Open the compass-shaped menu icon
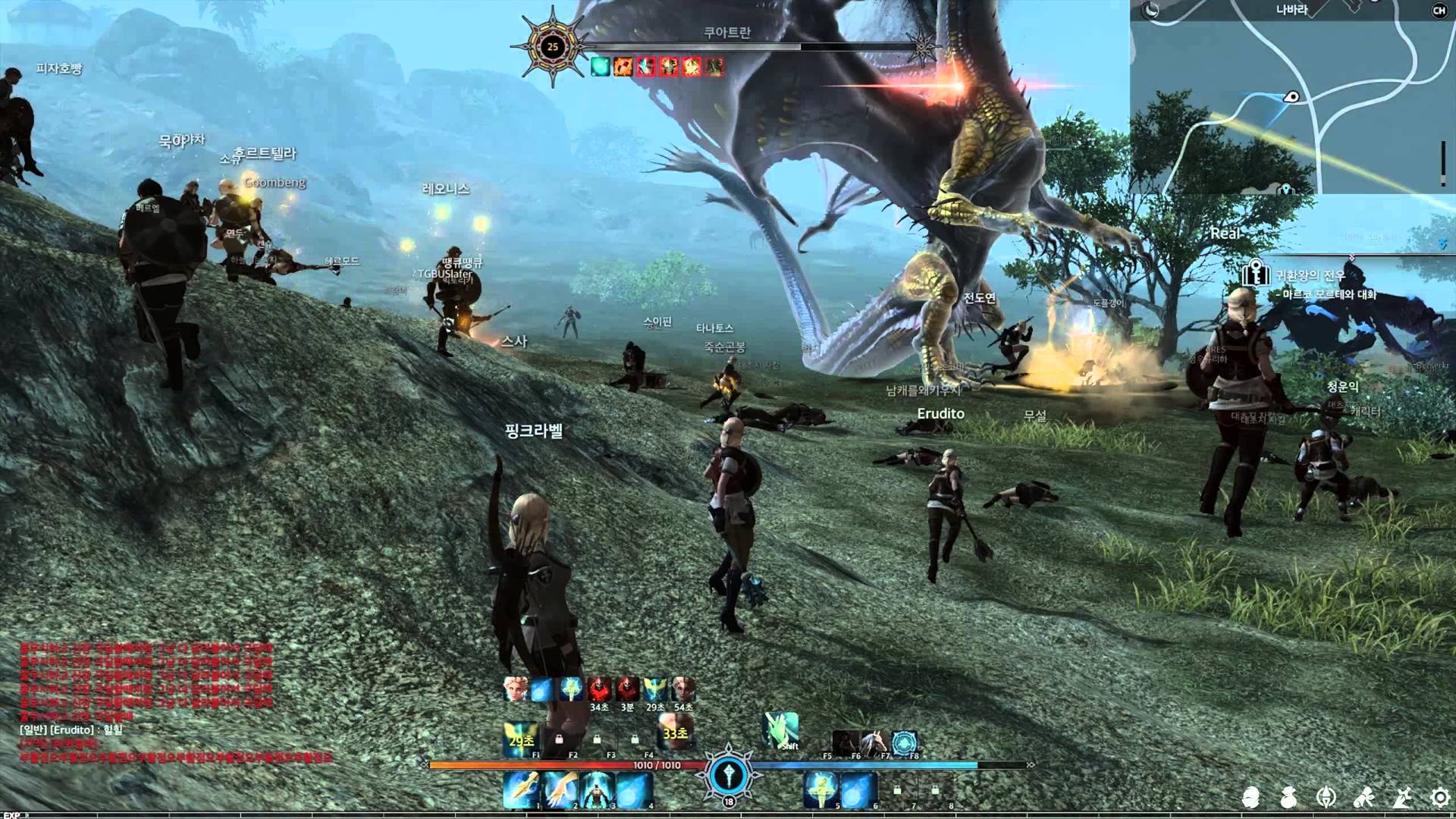Viewport: 1456px width, 819px height. coord(1326,797)
